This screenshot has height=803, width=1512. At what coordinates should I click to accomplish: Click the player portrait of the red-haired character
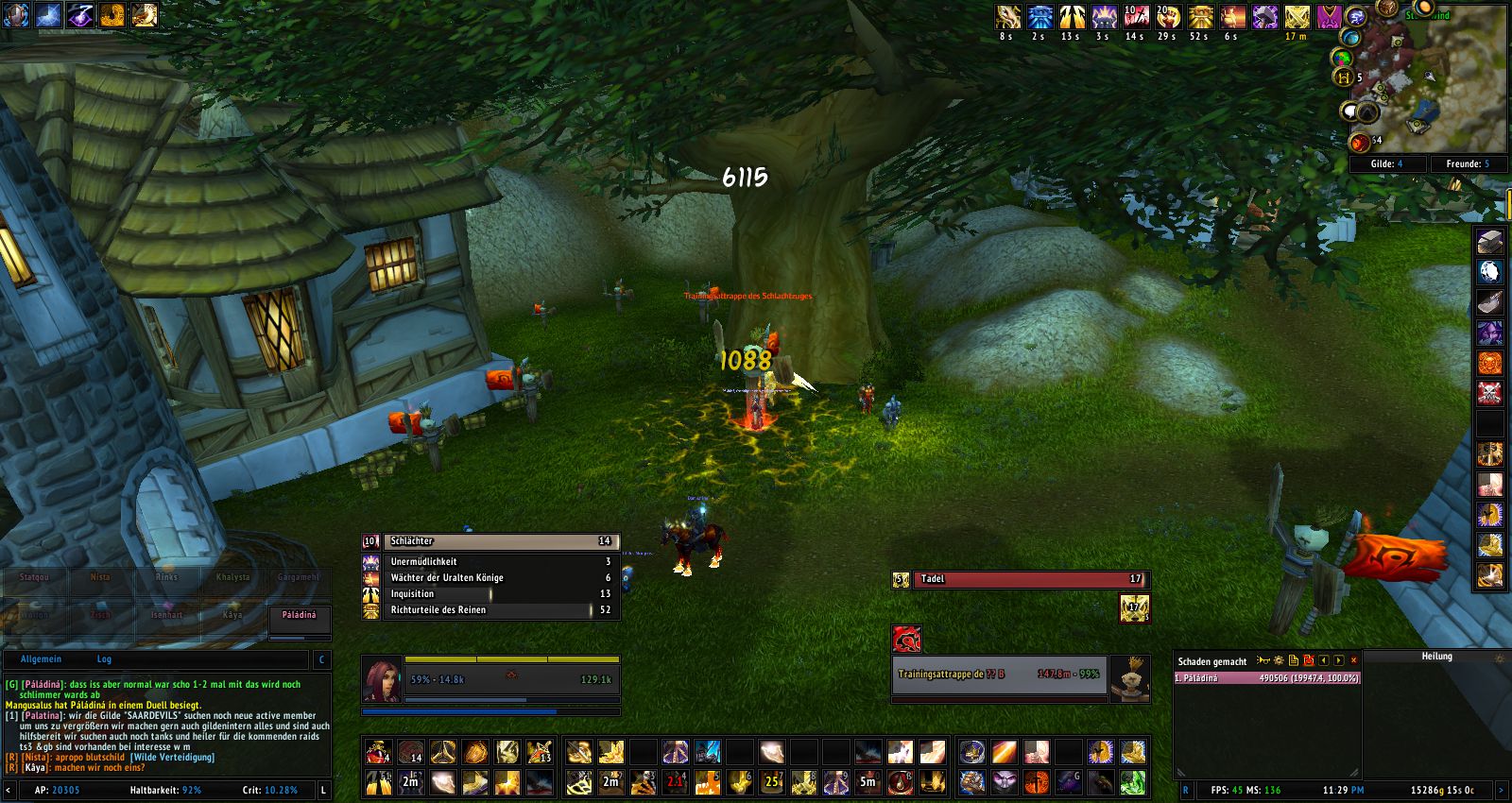382,678
